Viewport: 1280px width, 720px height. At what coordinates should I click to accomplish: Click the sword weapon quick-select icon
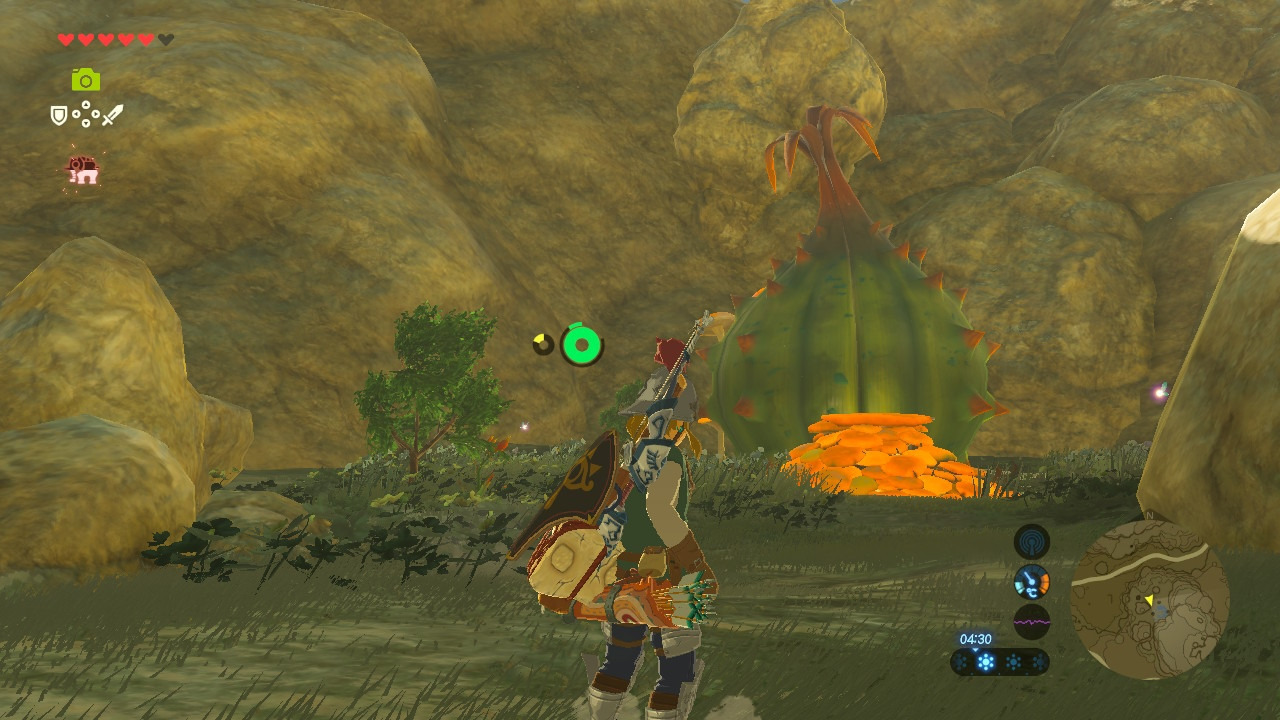point(111,116)
